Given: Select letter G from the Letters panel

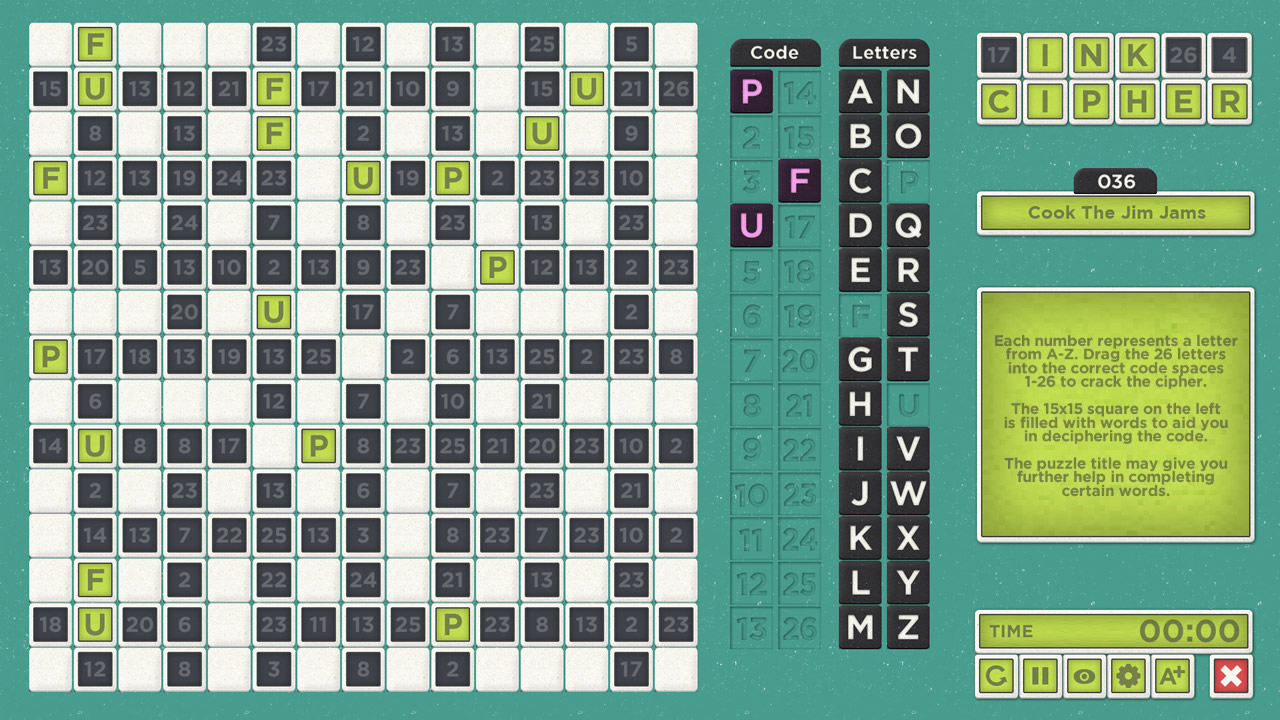Looking at the screenshot, I should pos(859,360).
